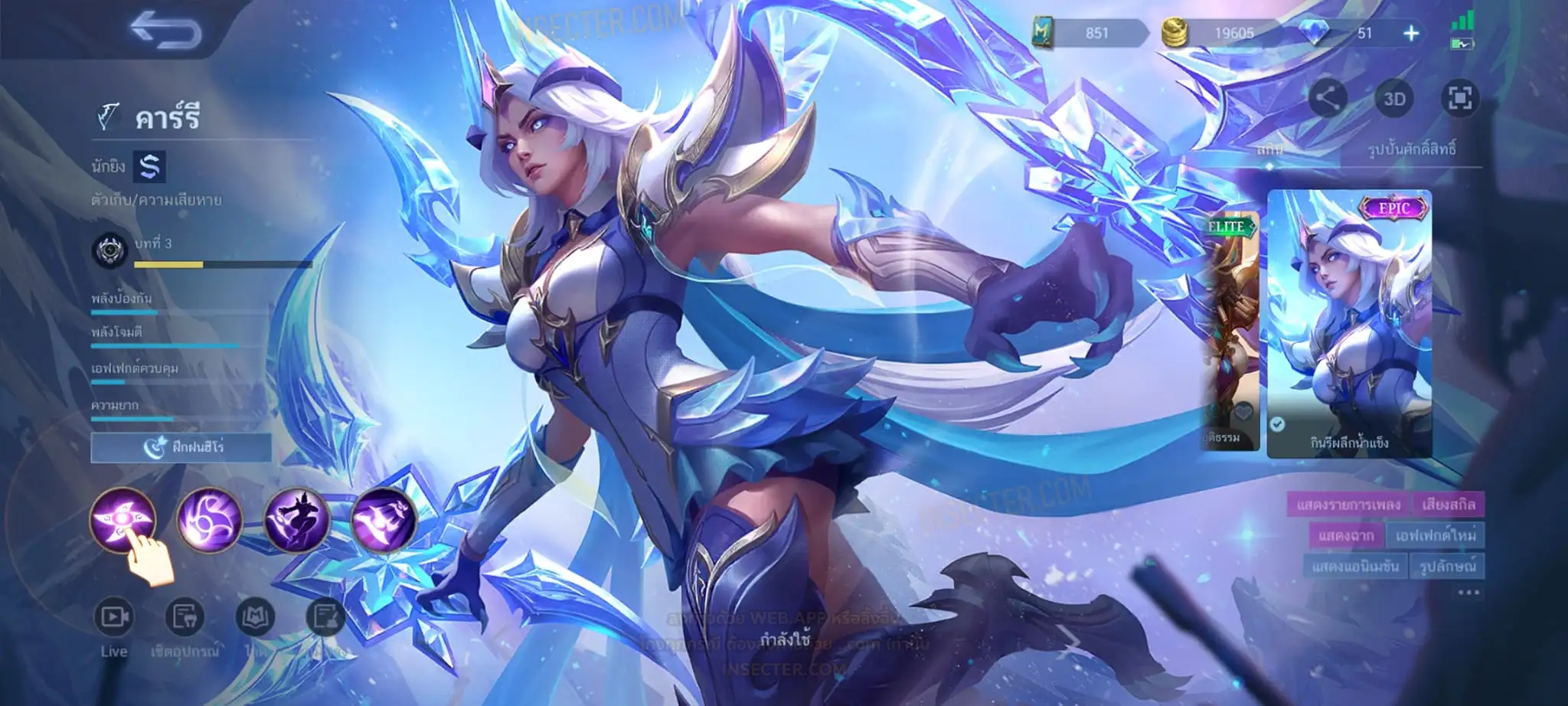Switch to the 3D model view

coord(1394,99)
